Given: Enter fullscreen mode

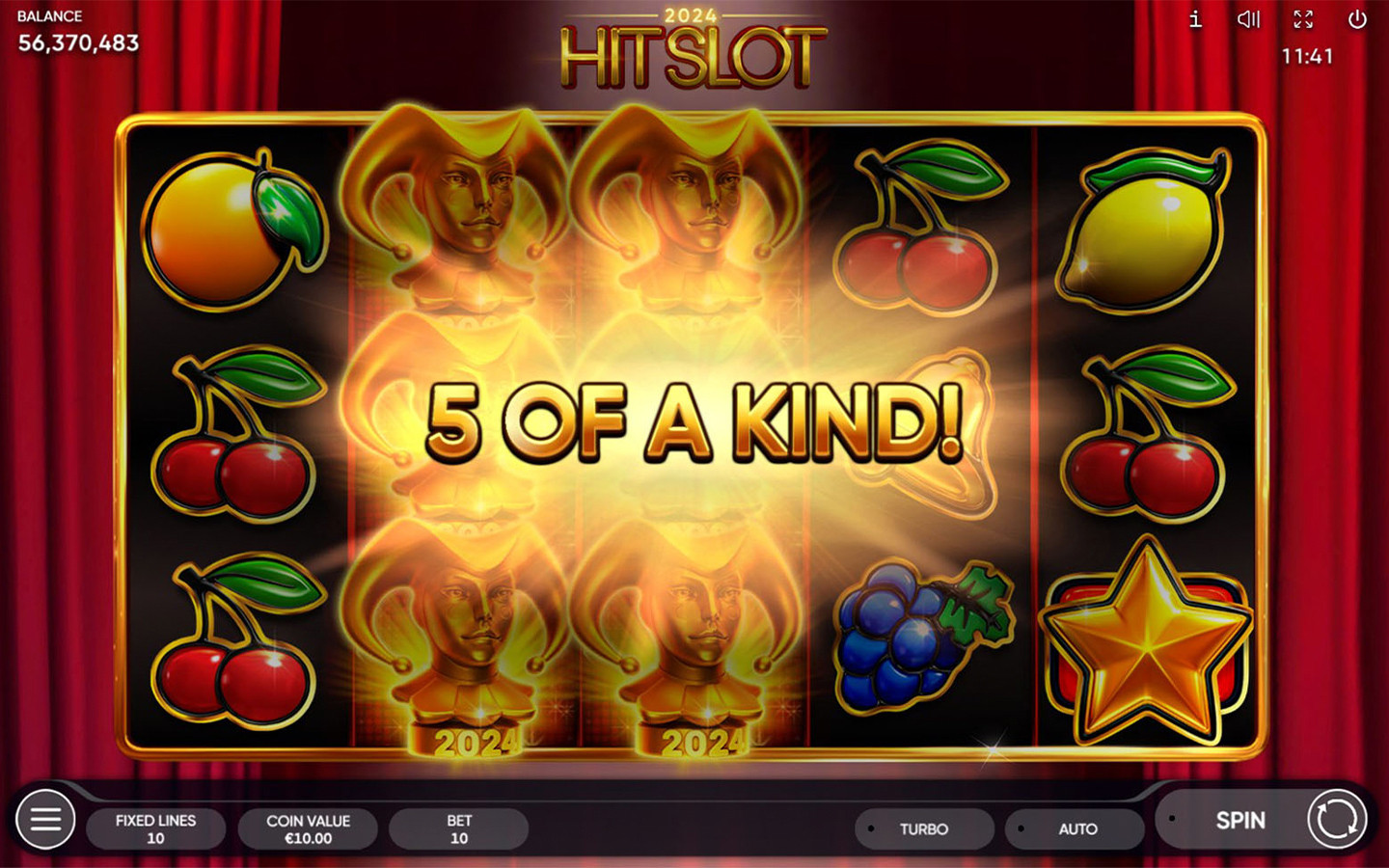Looking at the screenshot, I should (1304, 19).
